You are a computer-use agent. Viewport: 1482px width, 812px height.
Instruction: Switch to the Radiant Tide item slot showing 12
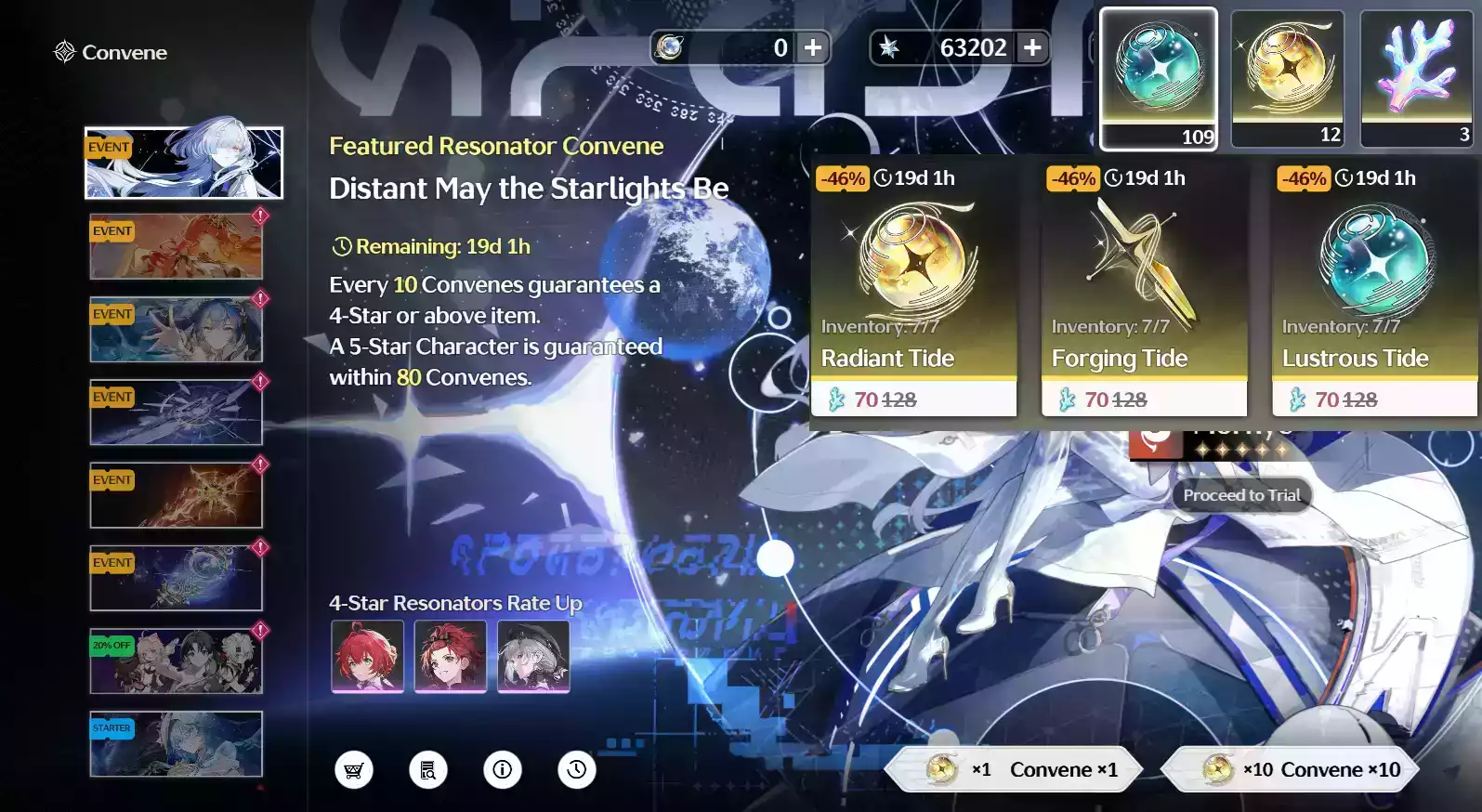click(1288, 78)
